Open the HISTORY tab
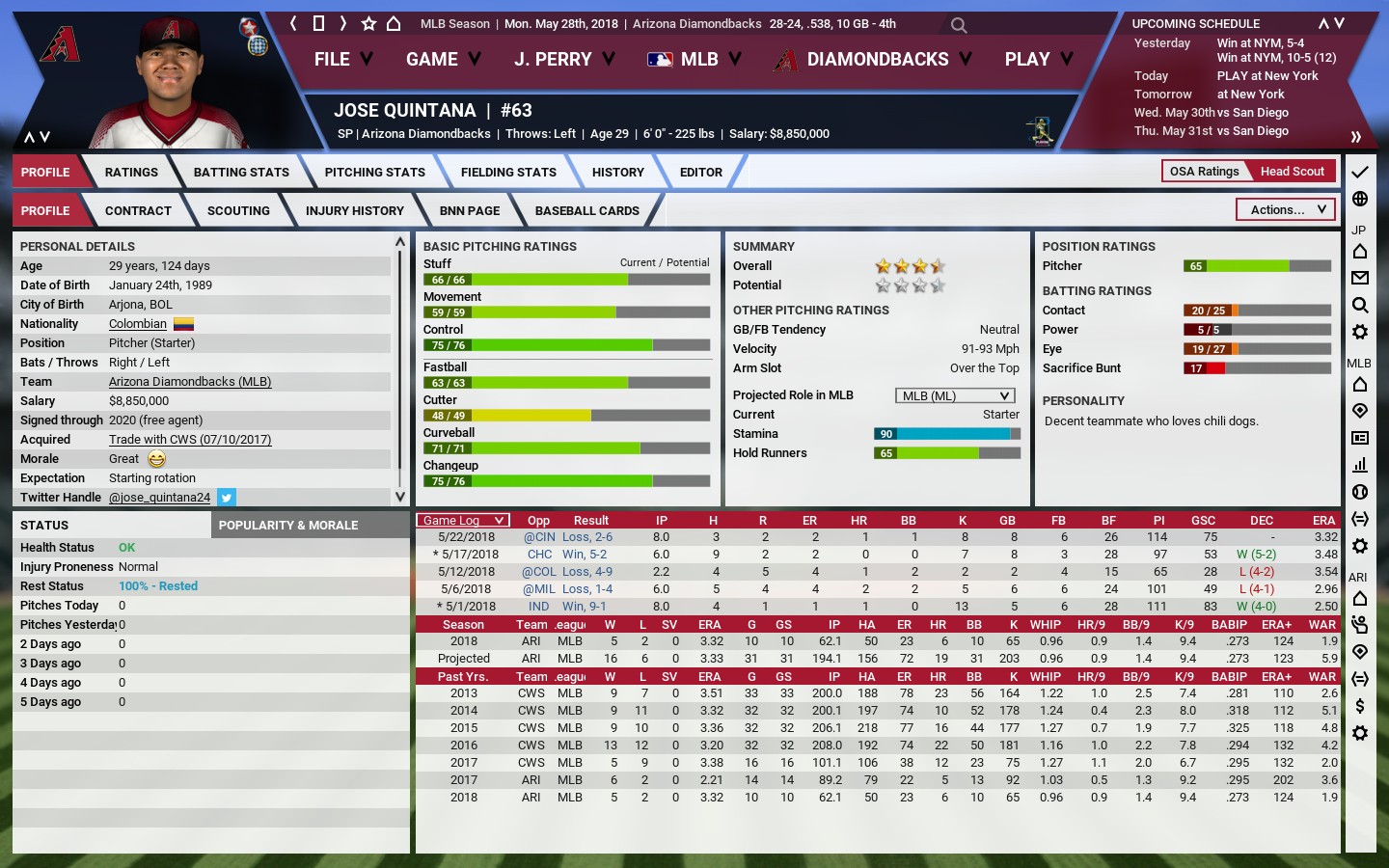This screenshot has height=868, width=1389. (617, 173)
